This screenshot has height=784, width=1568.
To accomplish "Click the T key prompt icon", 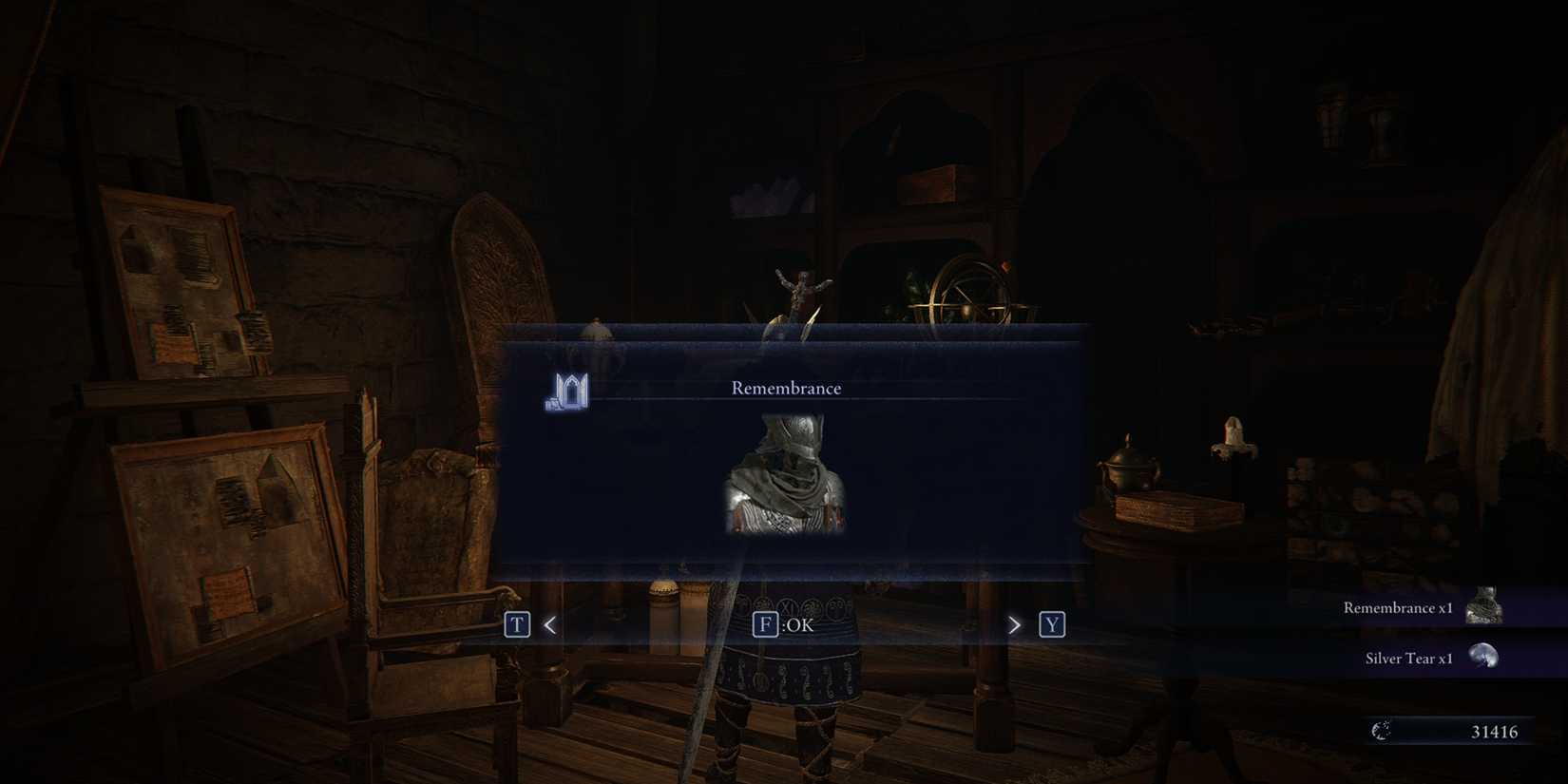I will coord(516,625).
